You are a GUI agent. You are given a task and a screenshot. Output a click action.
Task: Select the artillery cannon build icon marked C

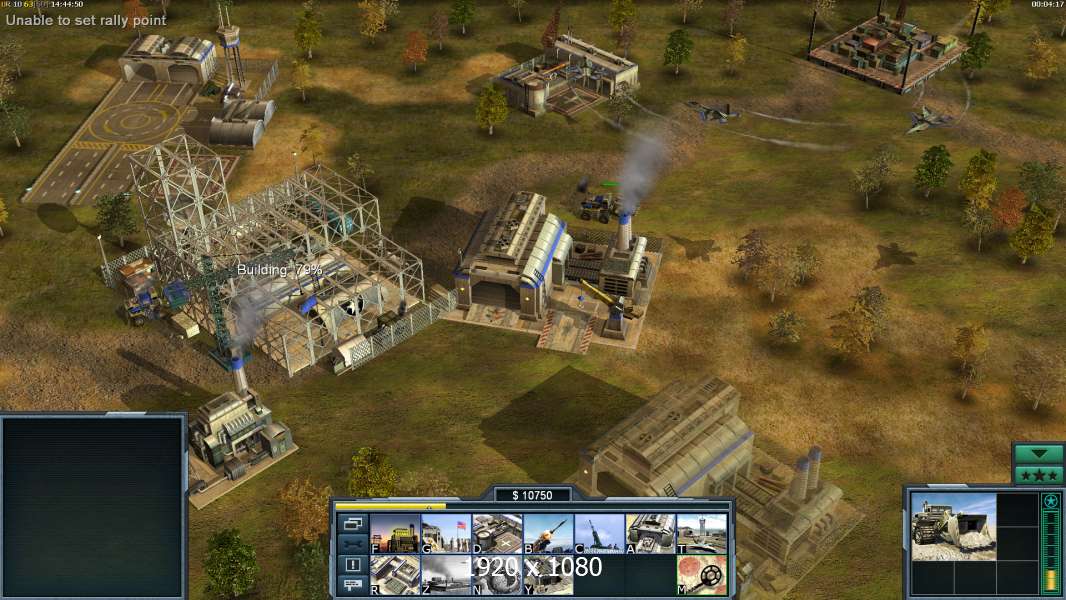click(x=599, y=533)
